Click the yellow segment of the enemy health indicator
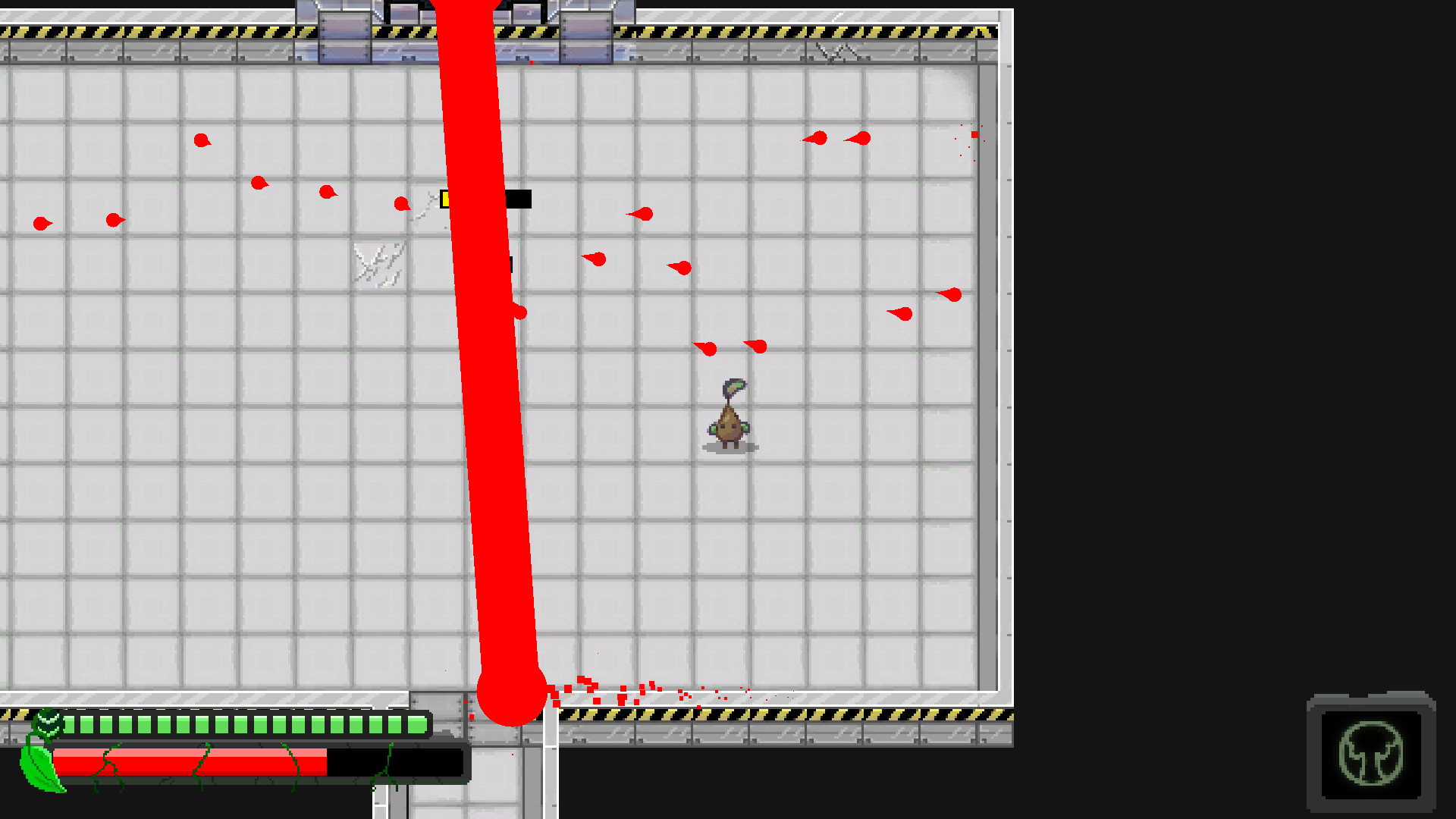 447,198
